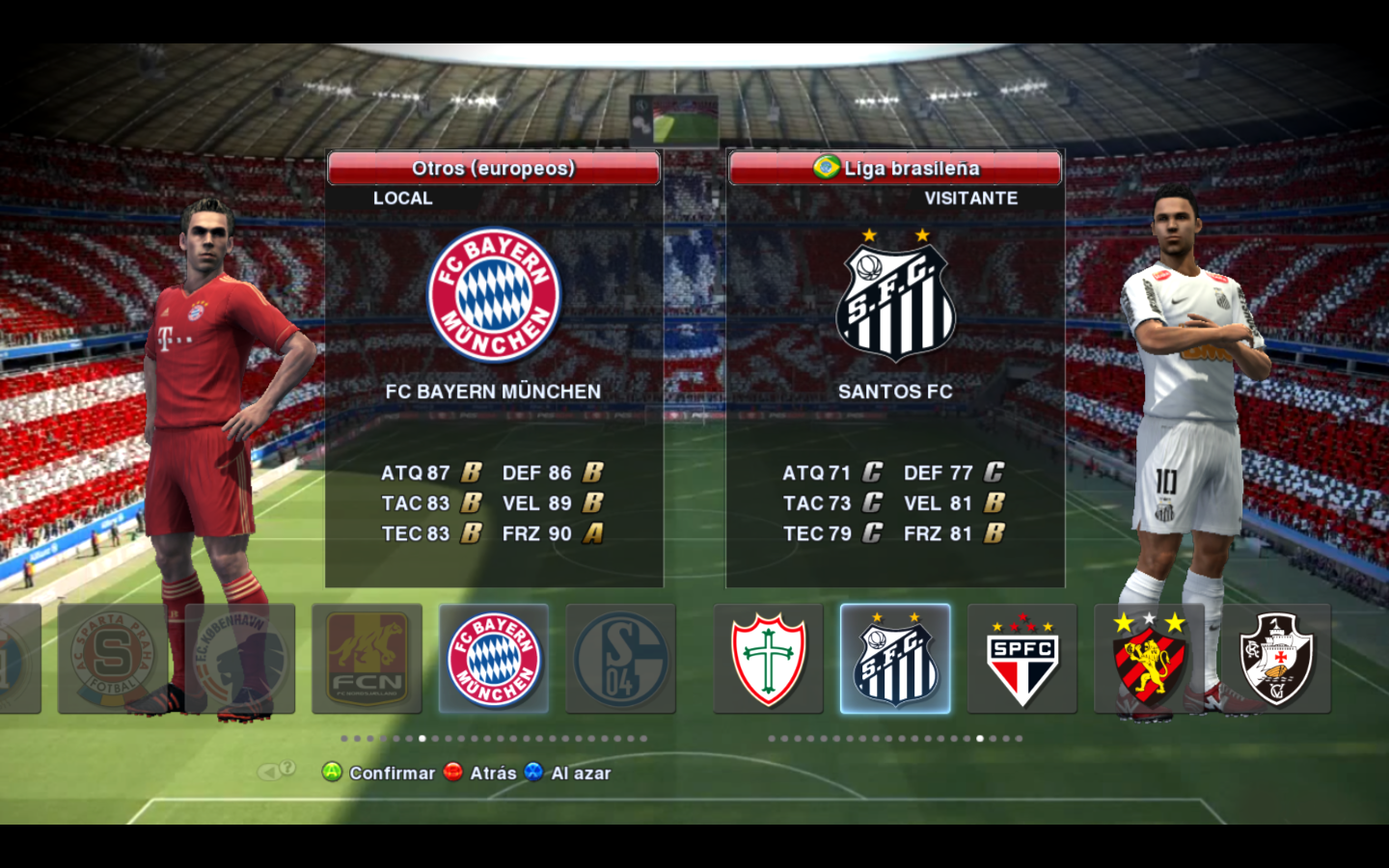This screenshot has width=1389, height=868.
Task: Open the stadium preview thumbnail
Action: pyautogui.click(x=674, y=121)
